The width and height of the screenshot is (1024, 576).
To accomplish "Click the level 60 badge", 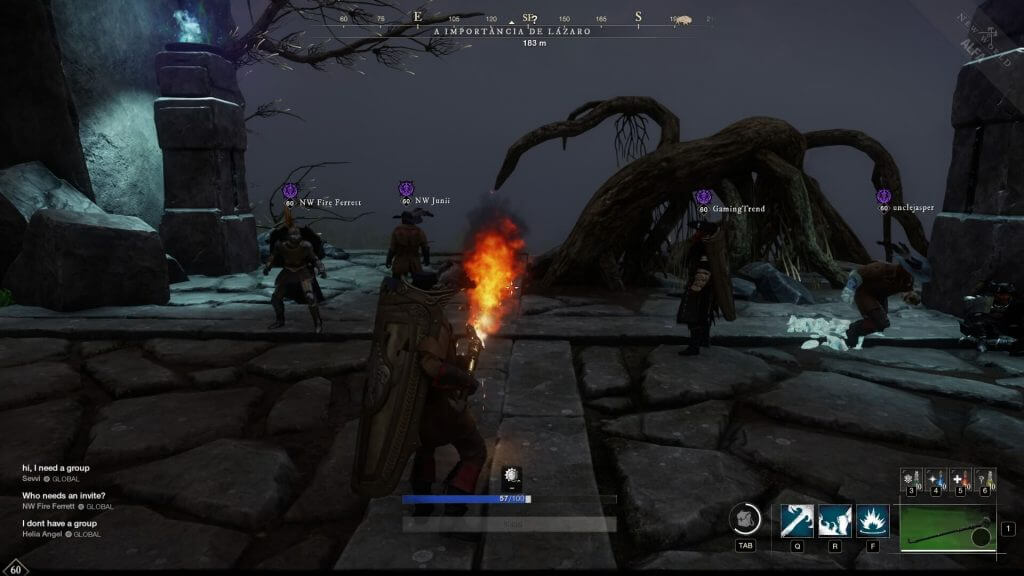I will [14, 567].
